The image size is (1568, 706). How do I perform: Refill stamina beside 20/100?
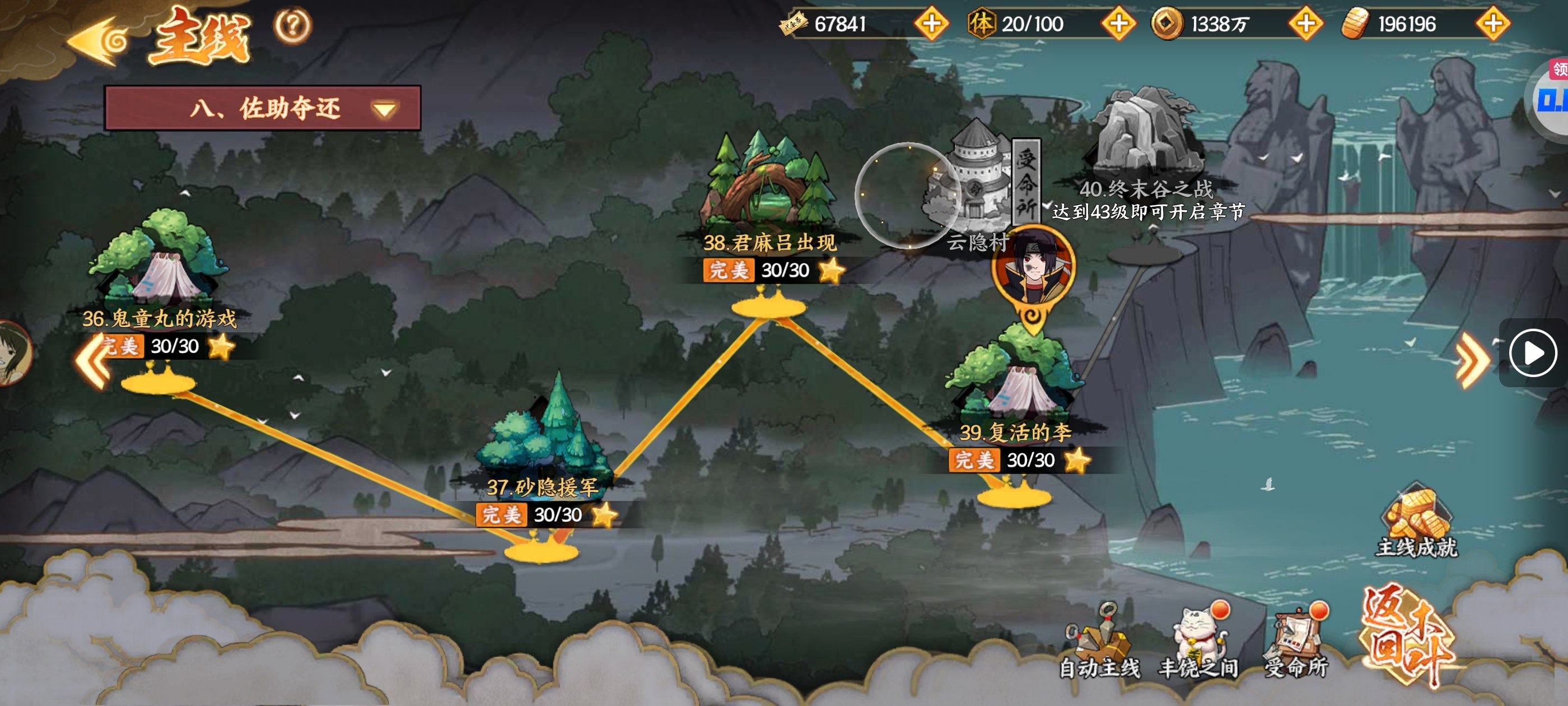point(1118,24)
